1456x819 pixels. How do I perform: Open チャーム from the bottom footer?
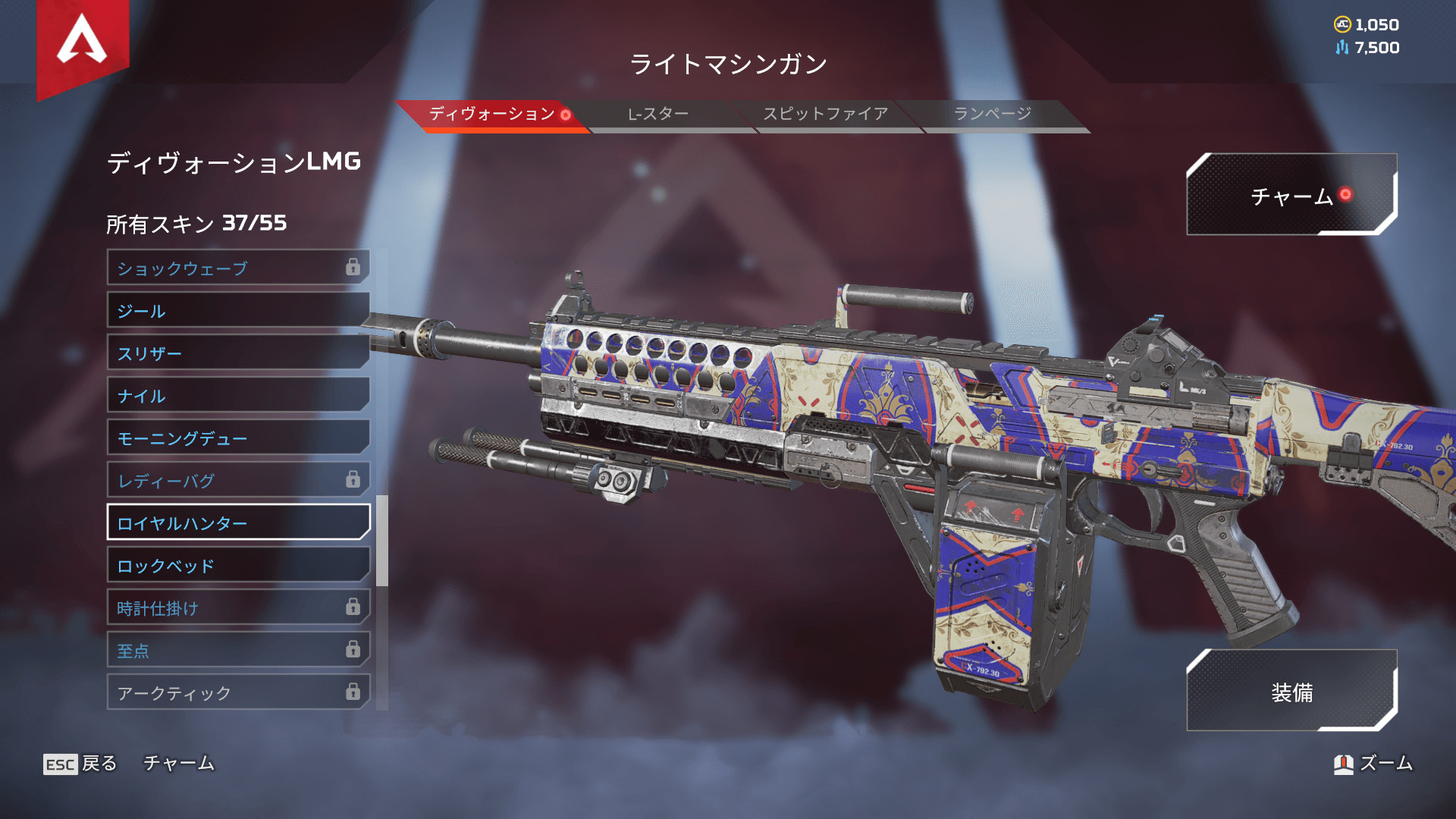click(179, 764)
